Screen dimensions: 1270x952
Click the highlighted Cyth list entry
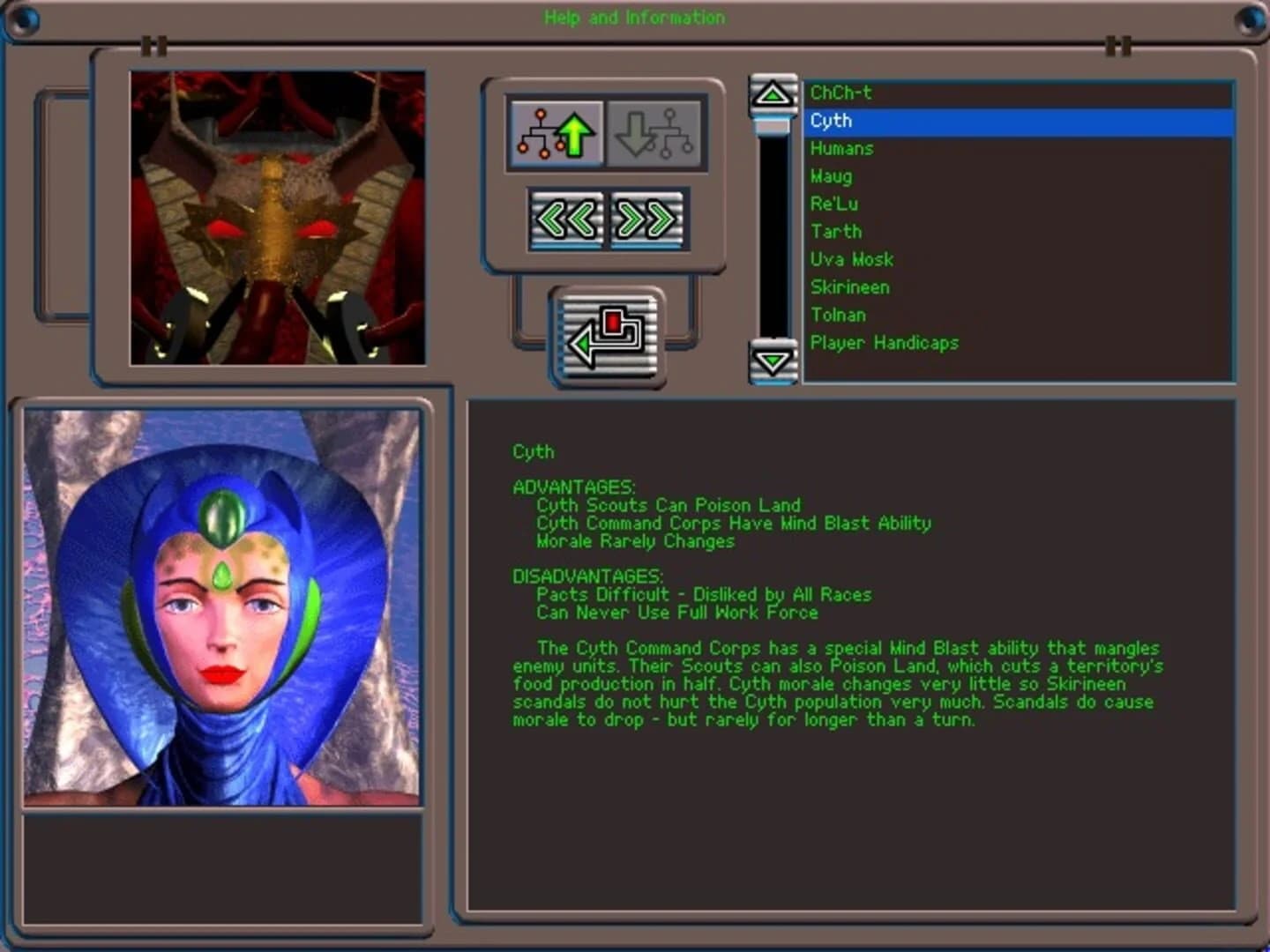(x=831, y=121)
